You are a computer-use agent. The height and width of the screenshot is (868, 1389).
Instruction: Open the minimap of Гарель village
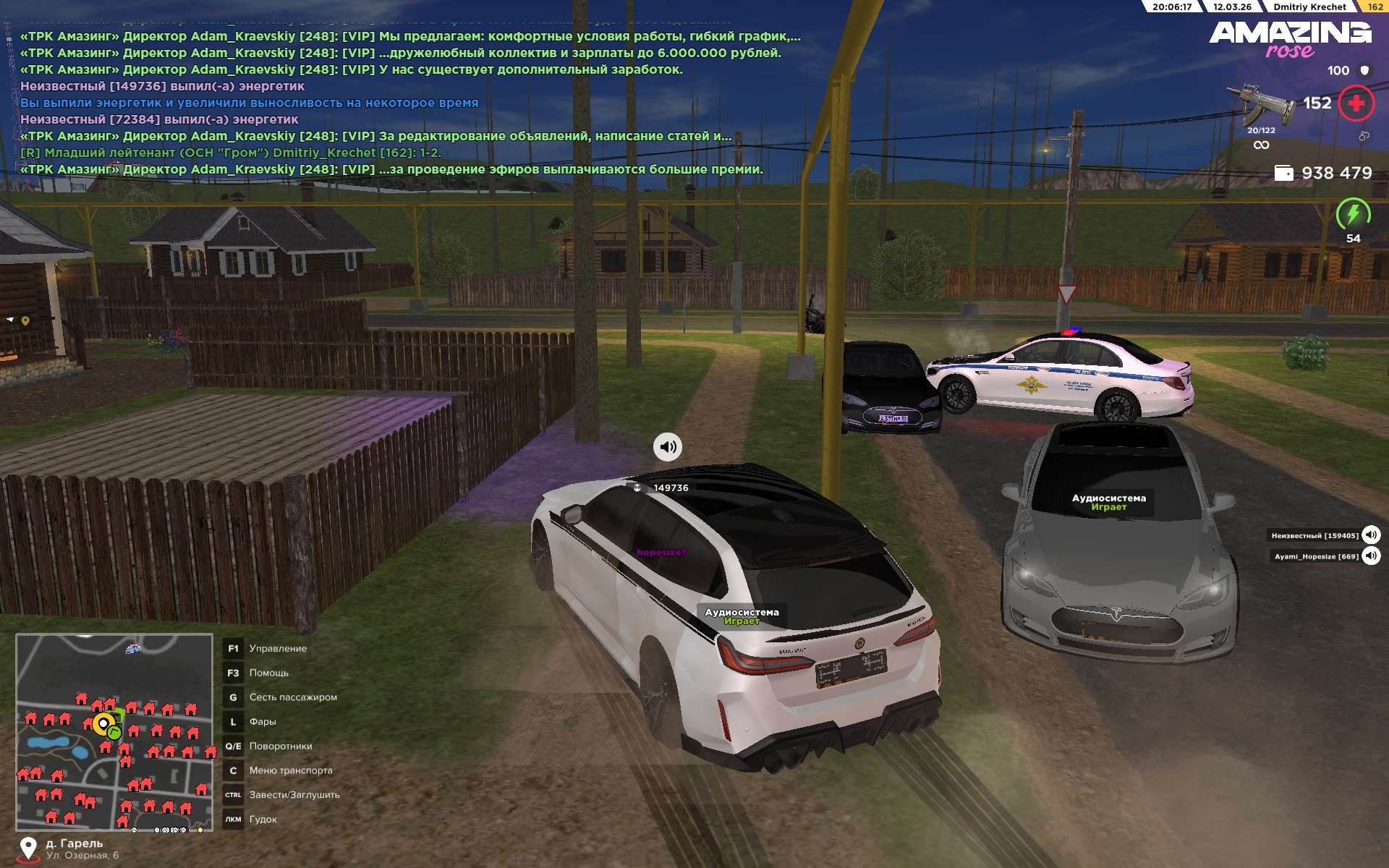coord(114,732)
